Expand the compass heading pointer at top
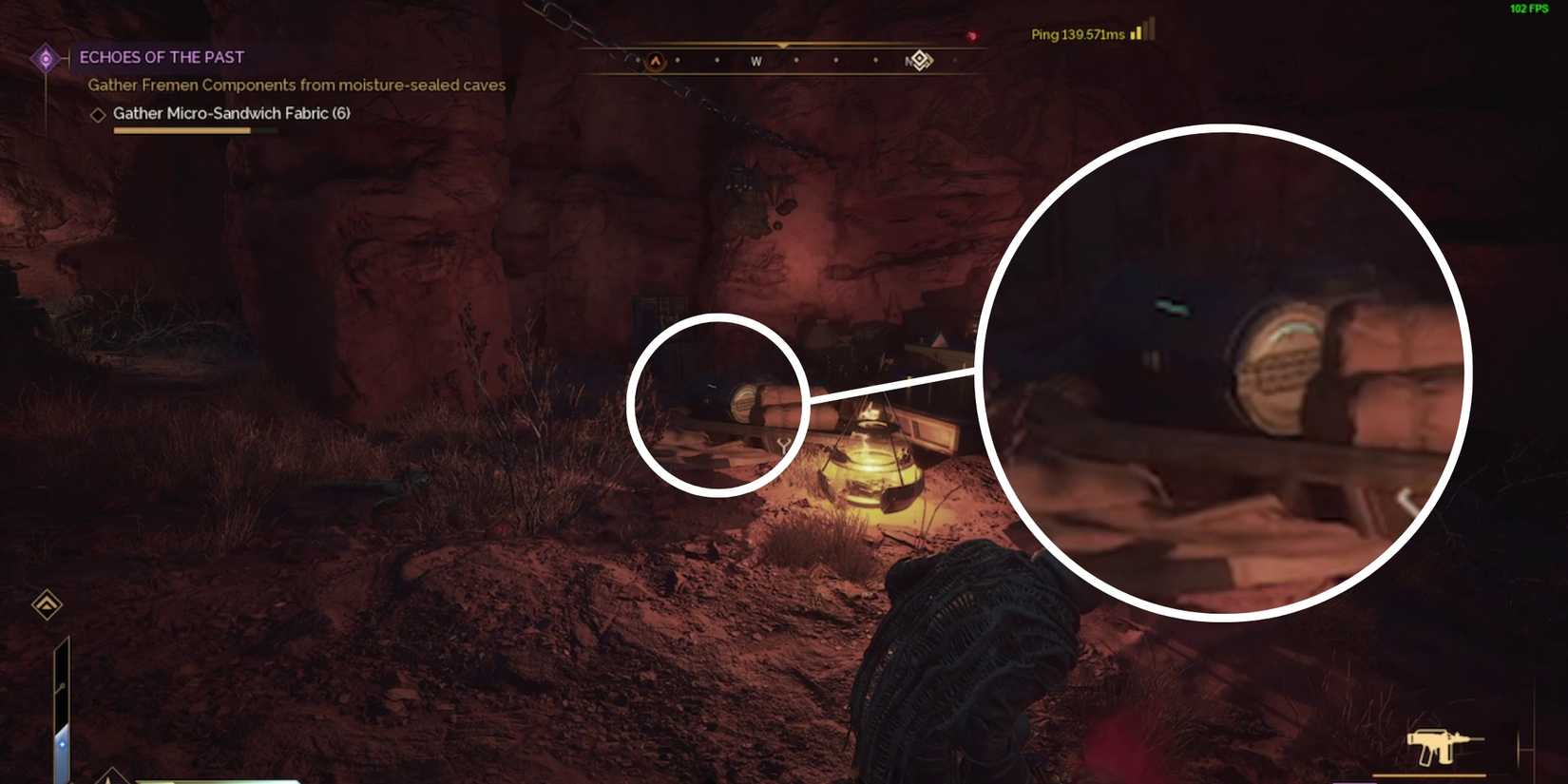Image resolution: width=1568 pixels, height=784 pixels. (x=783, y=44)
